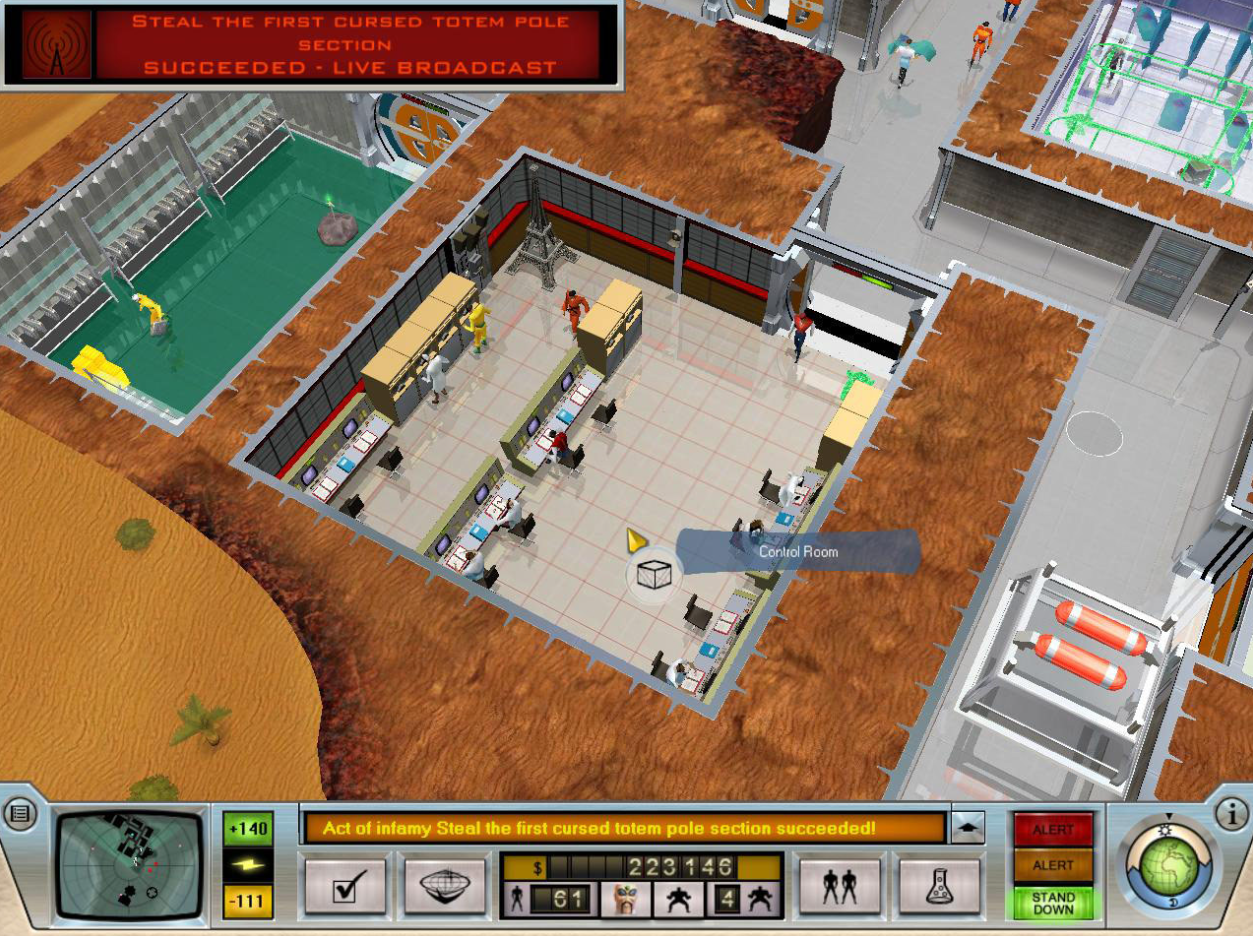The width and height of the screenshot is (1253, 936).
Task: Open the world domination map screen
Action: pyautogui.click(x=446, y=886)
